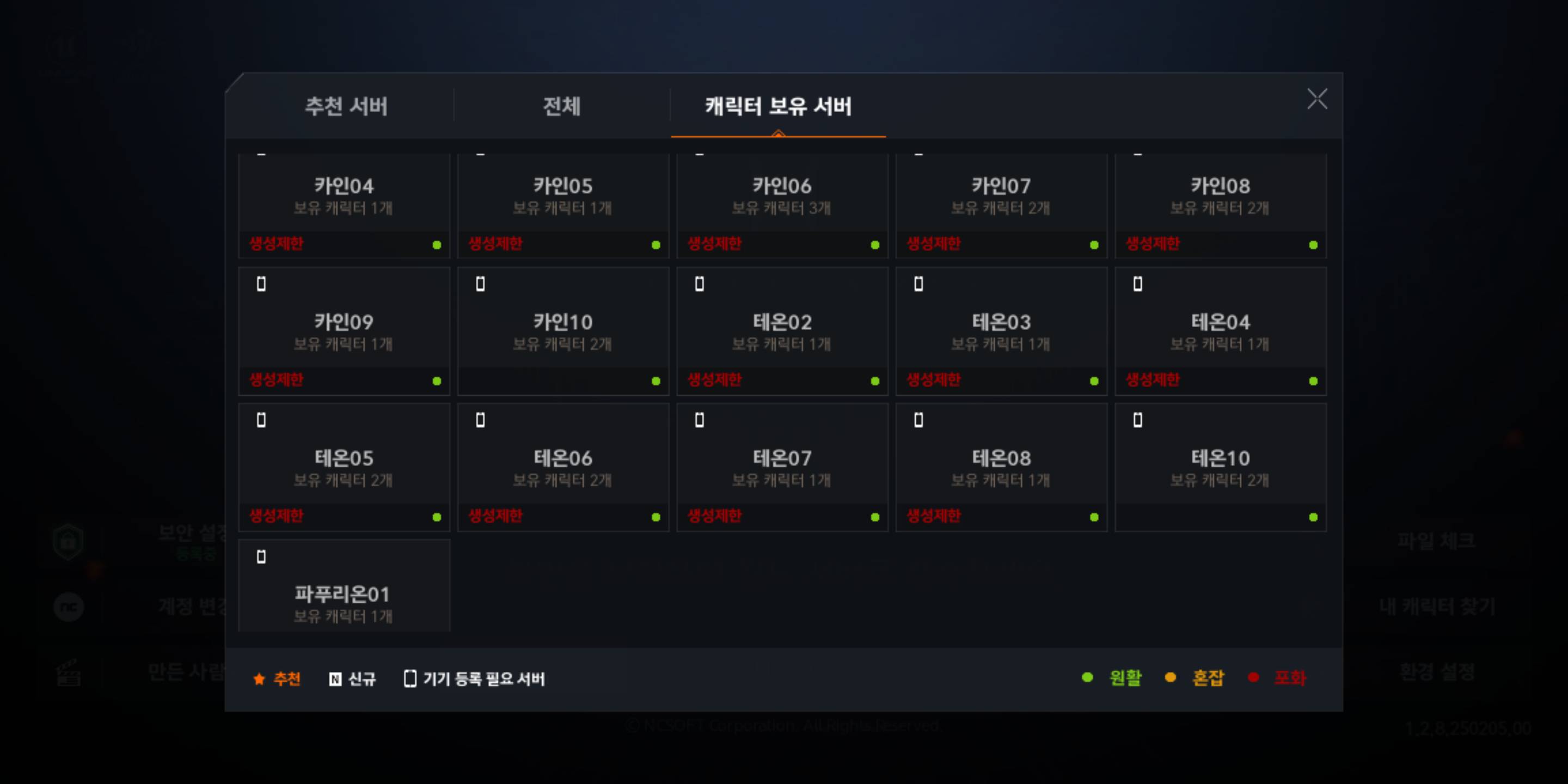The height and width of the screenshot is (784, 1568).
Task: Click the nc account icon on the left
Action: click(x=68, y=608)
